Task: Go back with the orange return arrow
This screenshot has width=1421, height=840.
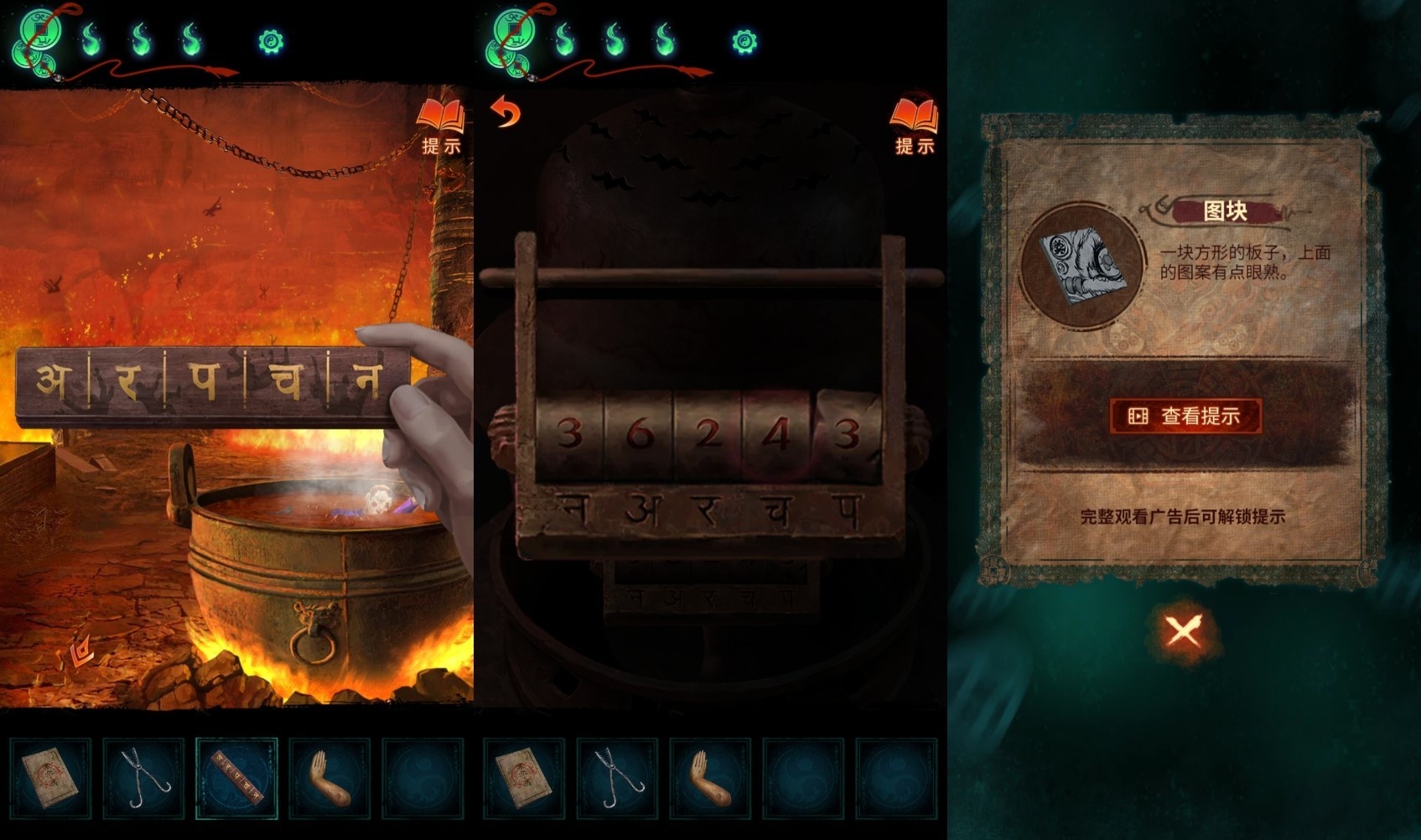Action: tap(506, 112)
